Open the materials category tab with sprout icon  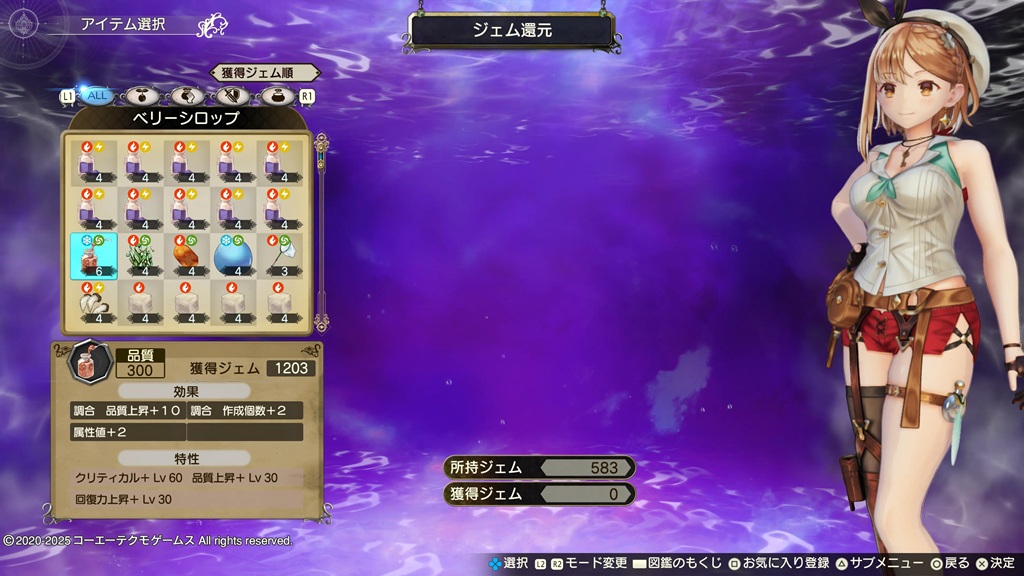click(x=141, y=96)
